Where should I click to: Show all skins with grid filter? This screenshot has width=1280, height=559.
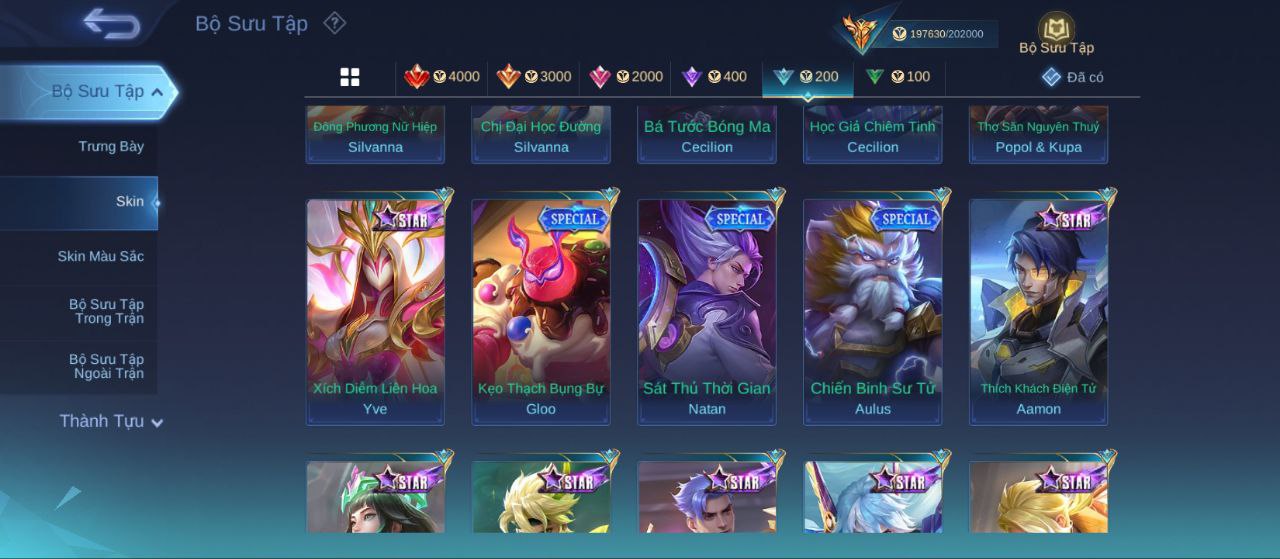point(350,77)
